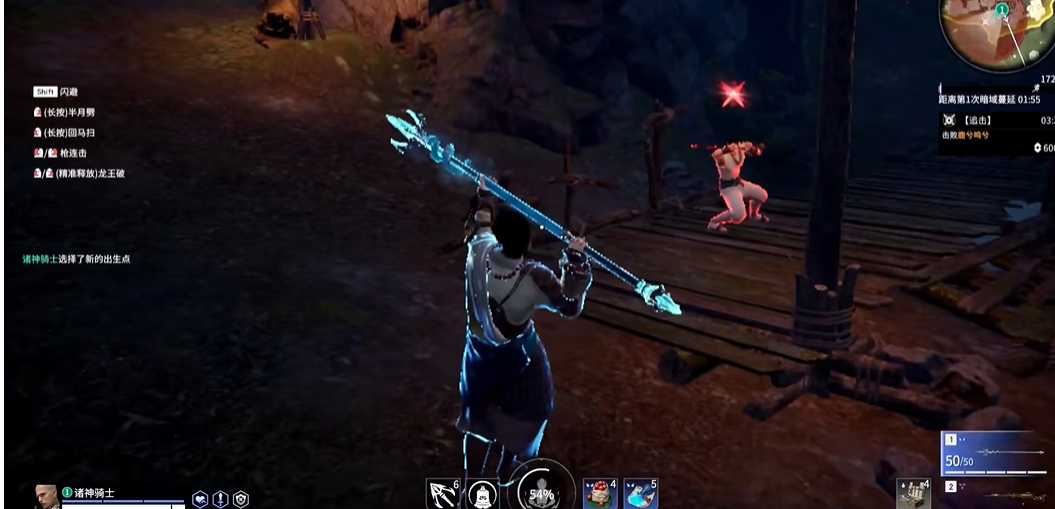
Task: Use the repair kit item with count 4
Action: (912, 493)
